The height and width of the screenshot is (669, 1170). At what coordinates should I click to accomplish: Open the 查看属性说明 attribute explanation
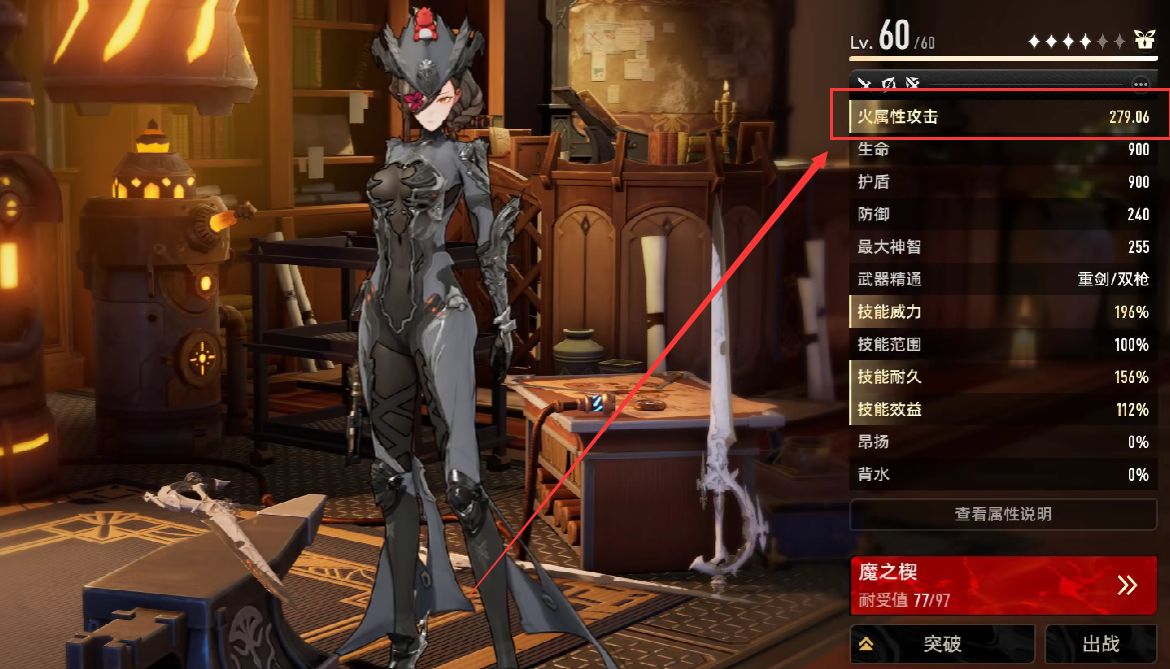pos(1002,514)
